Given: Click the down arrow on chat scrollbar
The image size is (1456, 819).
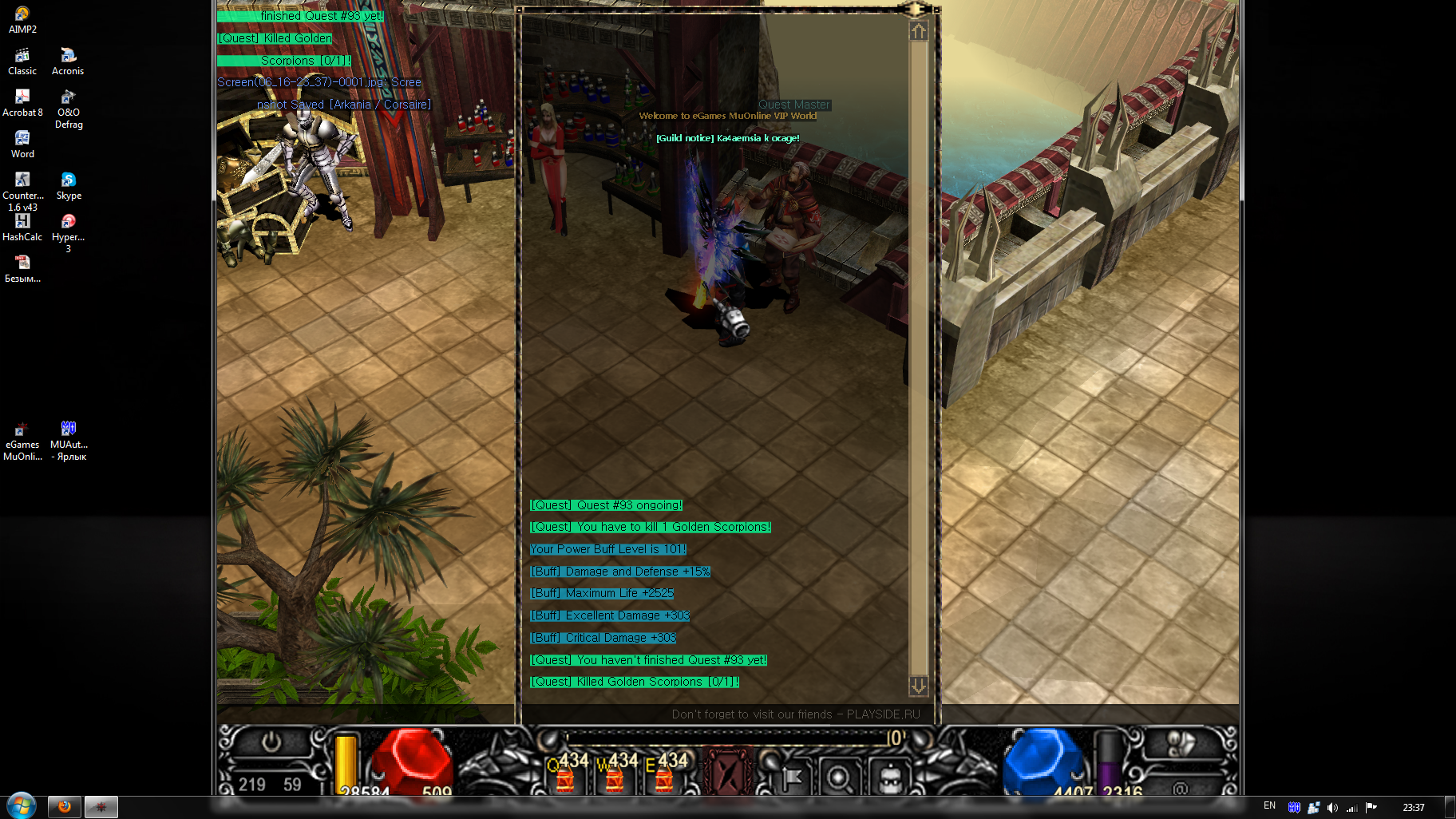Looking at the screenshot, I should (x=919, y=686).
